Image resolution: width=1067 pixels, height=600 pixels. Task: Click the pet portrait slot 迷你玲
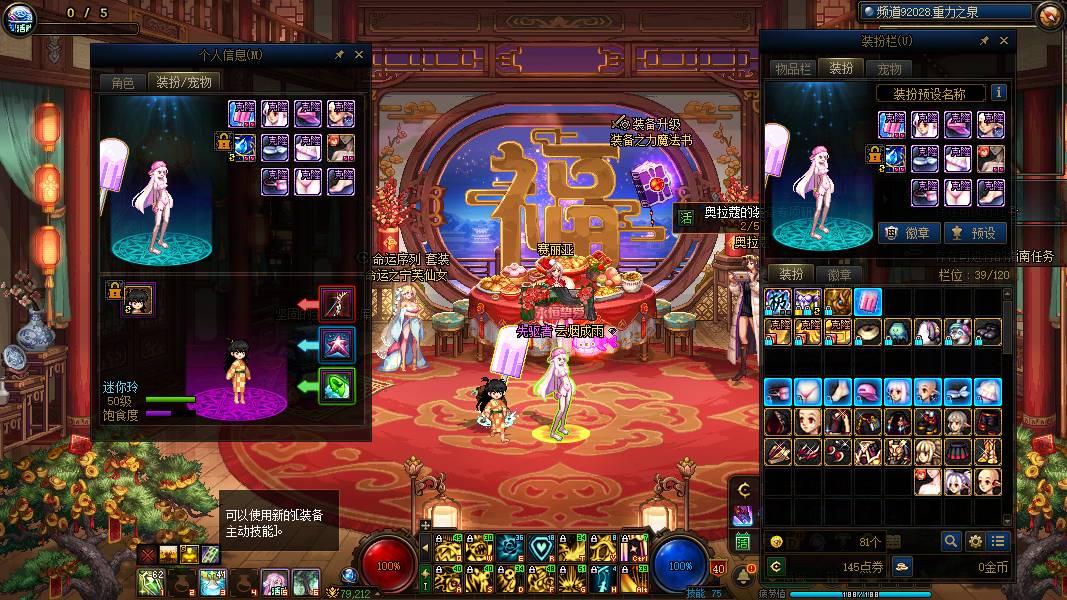(x=138, y=299)
